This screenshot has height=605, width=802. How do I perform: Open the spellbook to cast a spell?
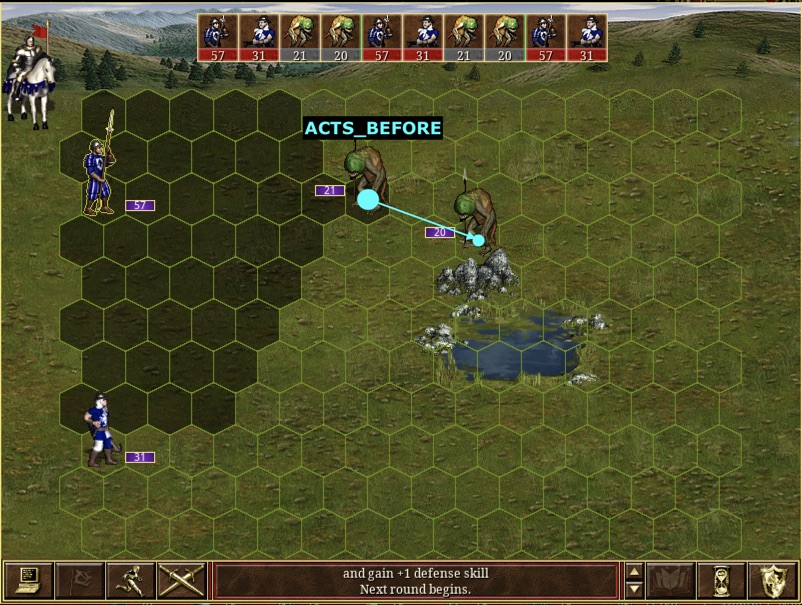coord(670,581)
